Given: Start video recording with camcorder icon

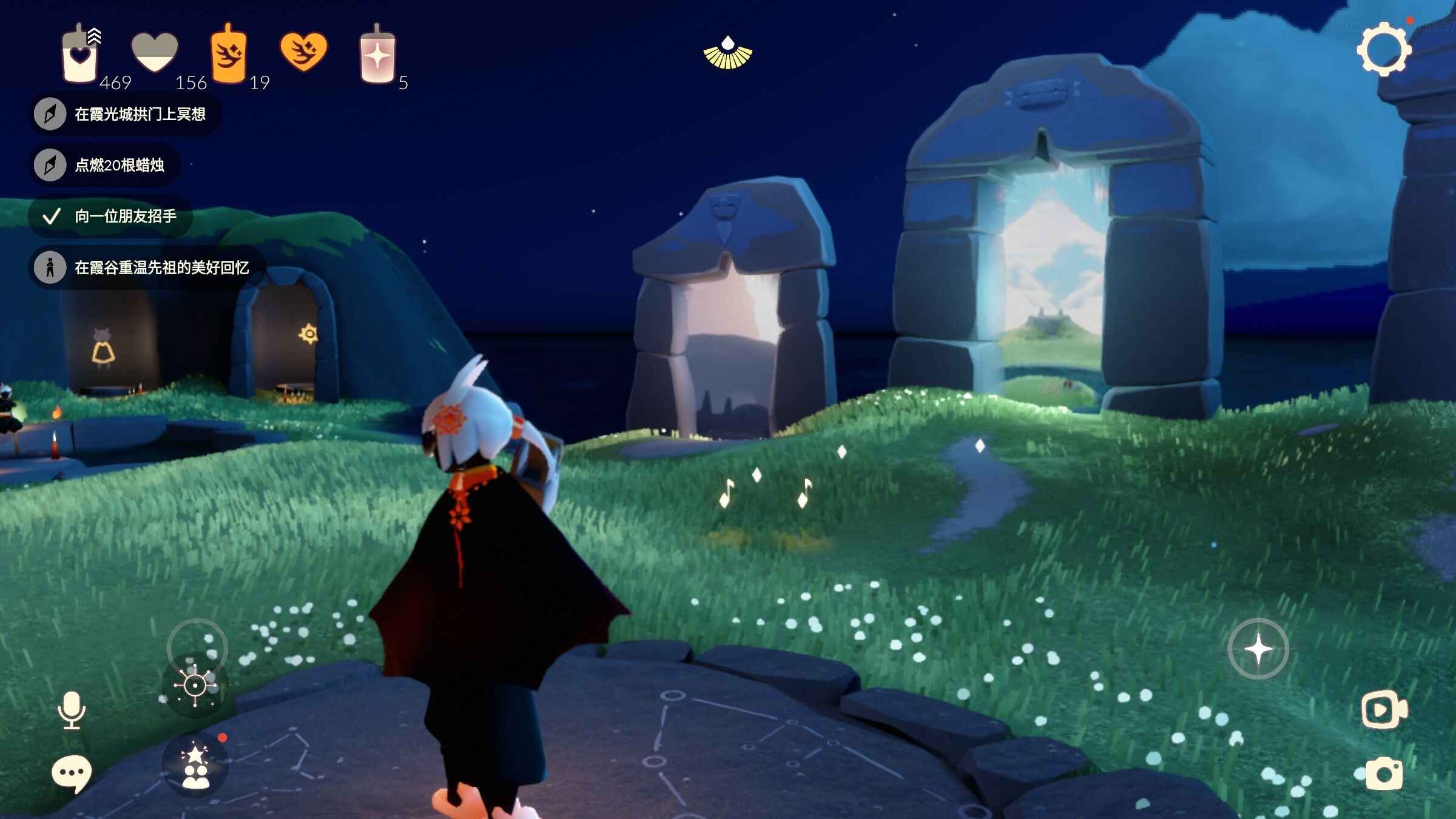Looking at the screenshot, I should pos(1383,710).
